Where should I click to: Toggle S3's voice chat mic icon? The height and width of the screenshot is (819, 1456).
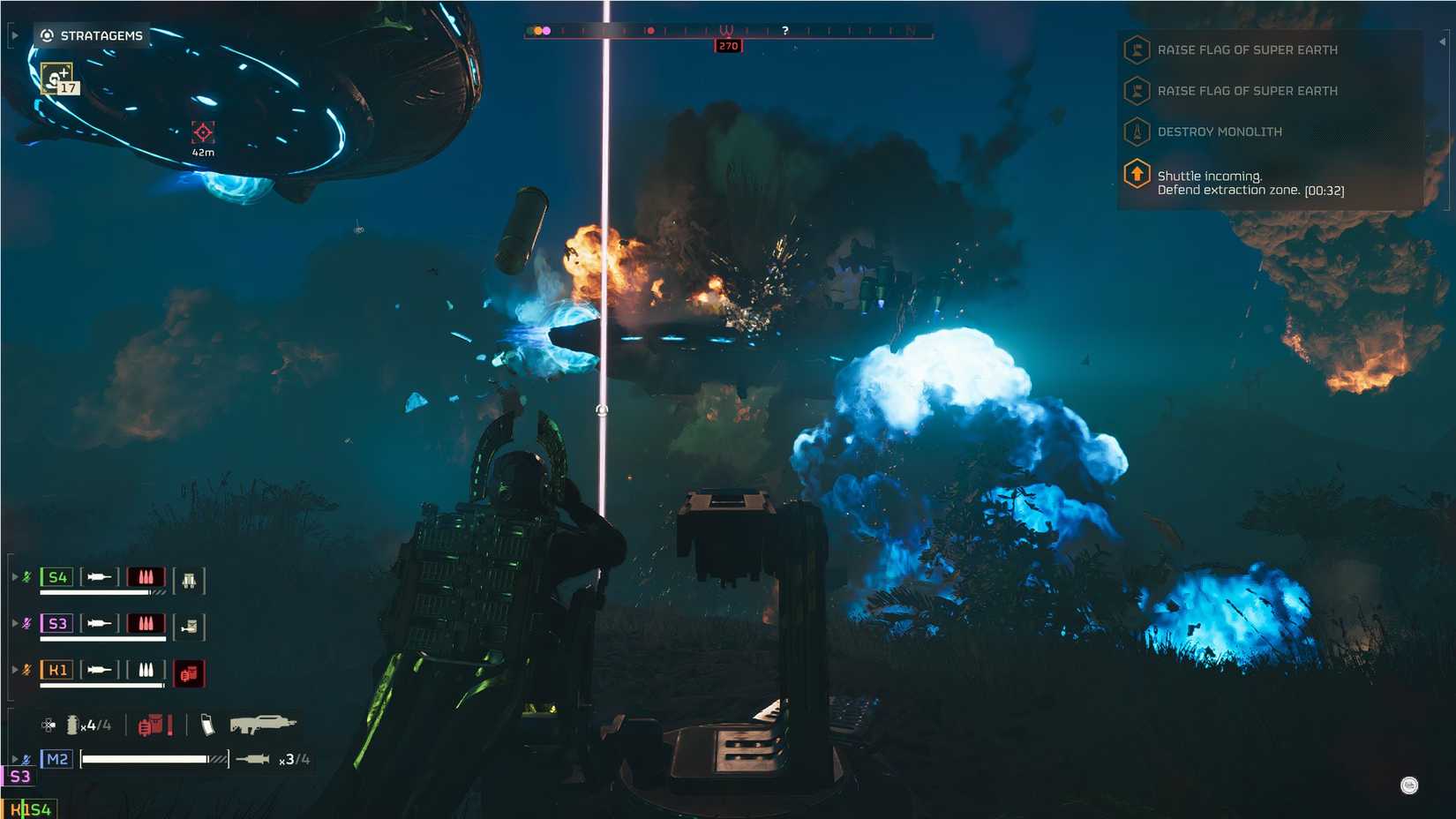(x=25, y=623)
